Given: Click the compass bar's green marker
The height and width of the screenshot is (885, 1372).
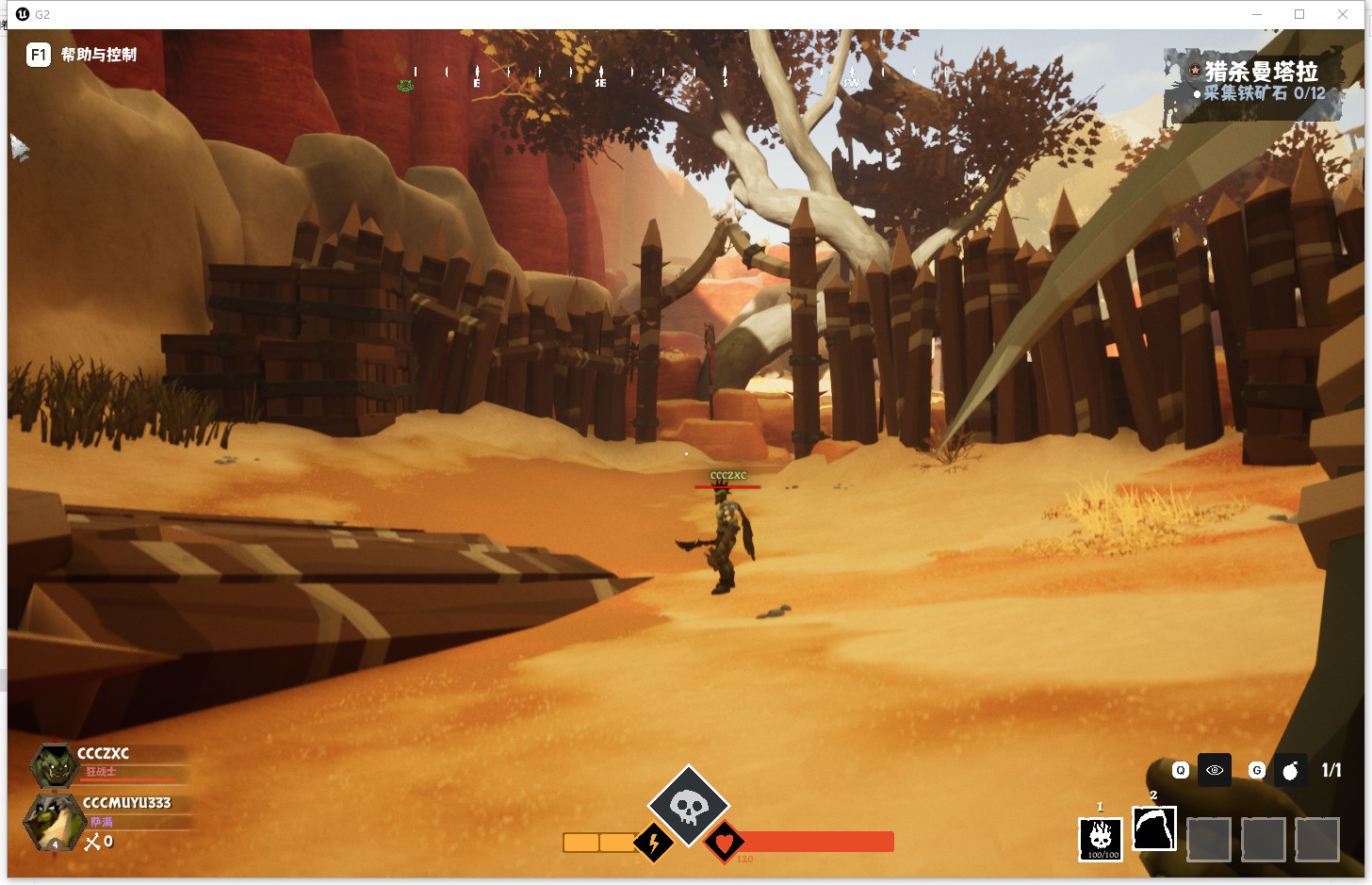Looking at the screenshot, I should point(405,86).
